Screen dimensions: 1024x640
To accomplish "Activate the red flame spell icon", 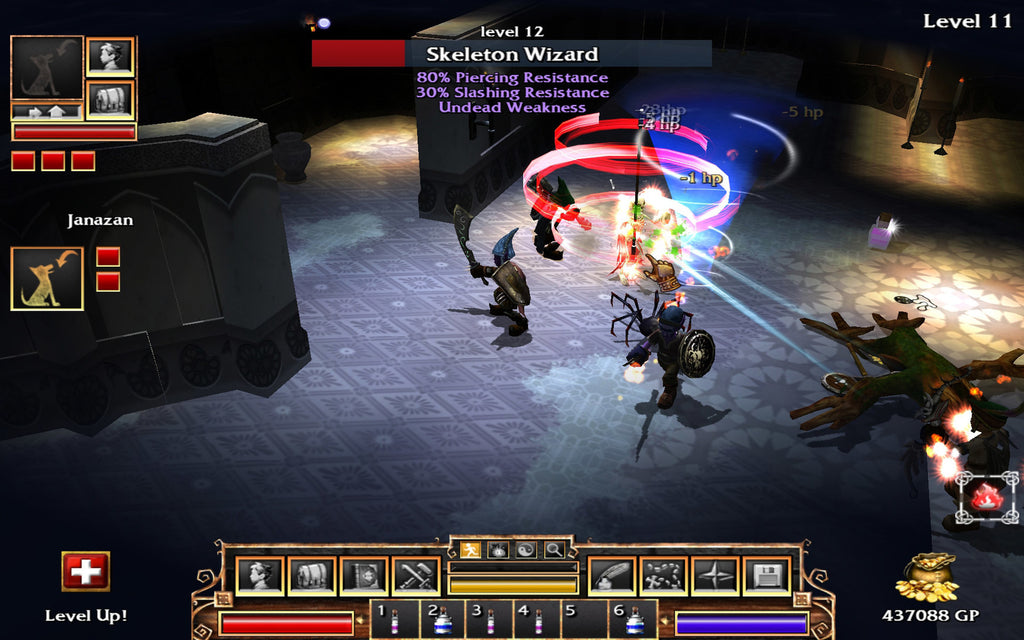I will coord(986,498).
